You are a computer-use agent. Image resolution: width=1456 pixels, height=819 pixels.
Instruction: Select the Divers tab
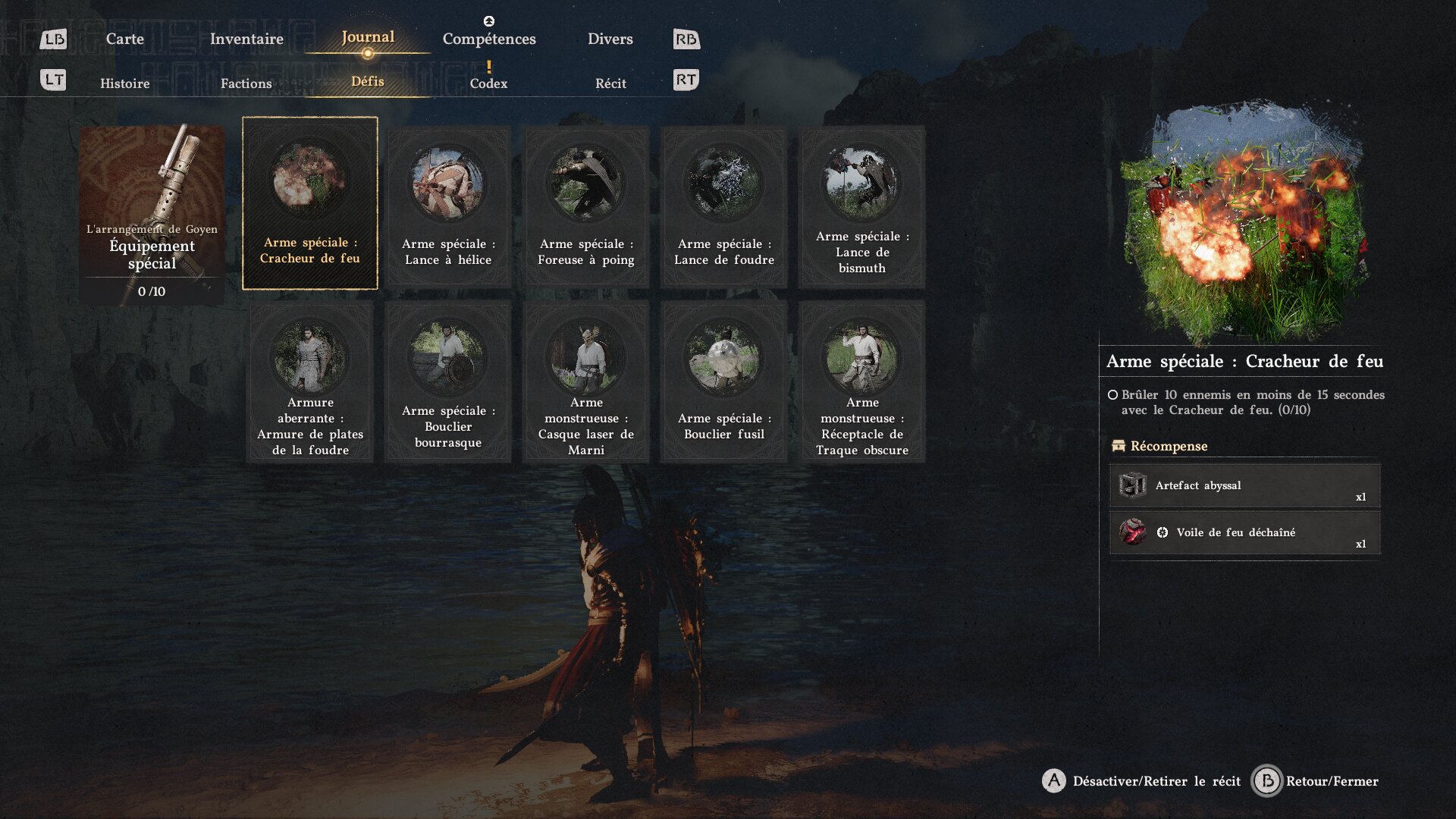(610, 39)
